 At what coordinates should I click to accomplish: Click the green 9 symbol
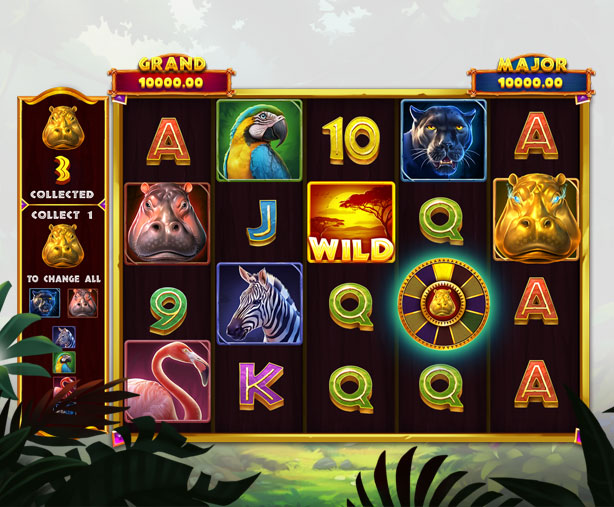[167, 303]
